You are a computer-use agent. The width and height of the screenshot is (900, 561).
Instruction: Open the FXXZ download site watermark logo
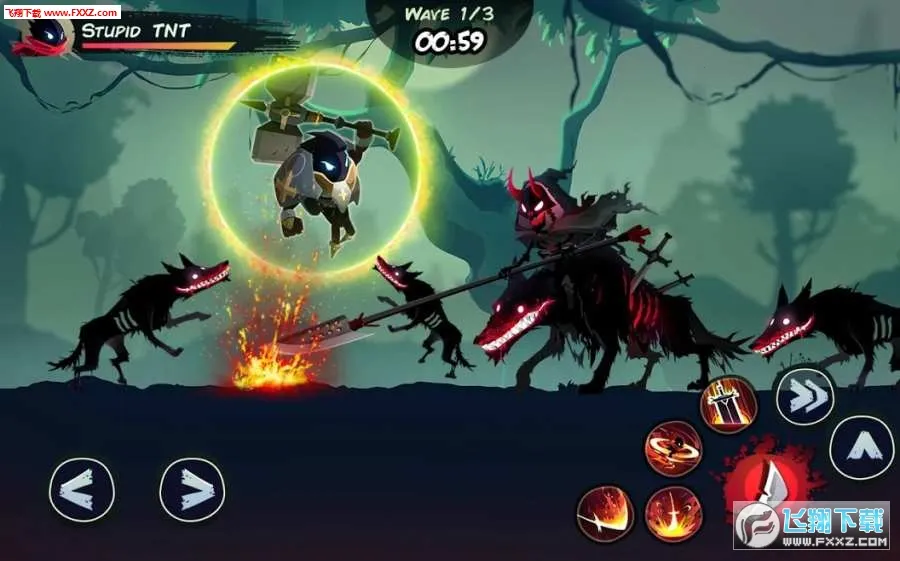(811, 525)
